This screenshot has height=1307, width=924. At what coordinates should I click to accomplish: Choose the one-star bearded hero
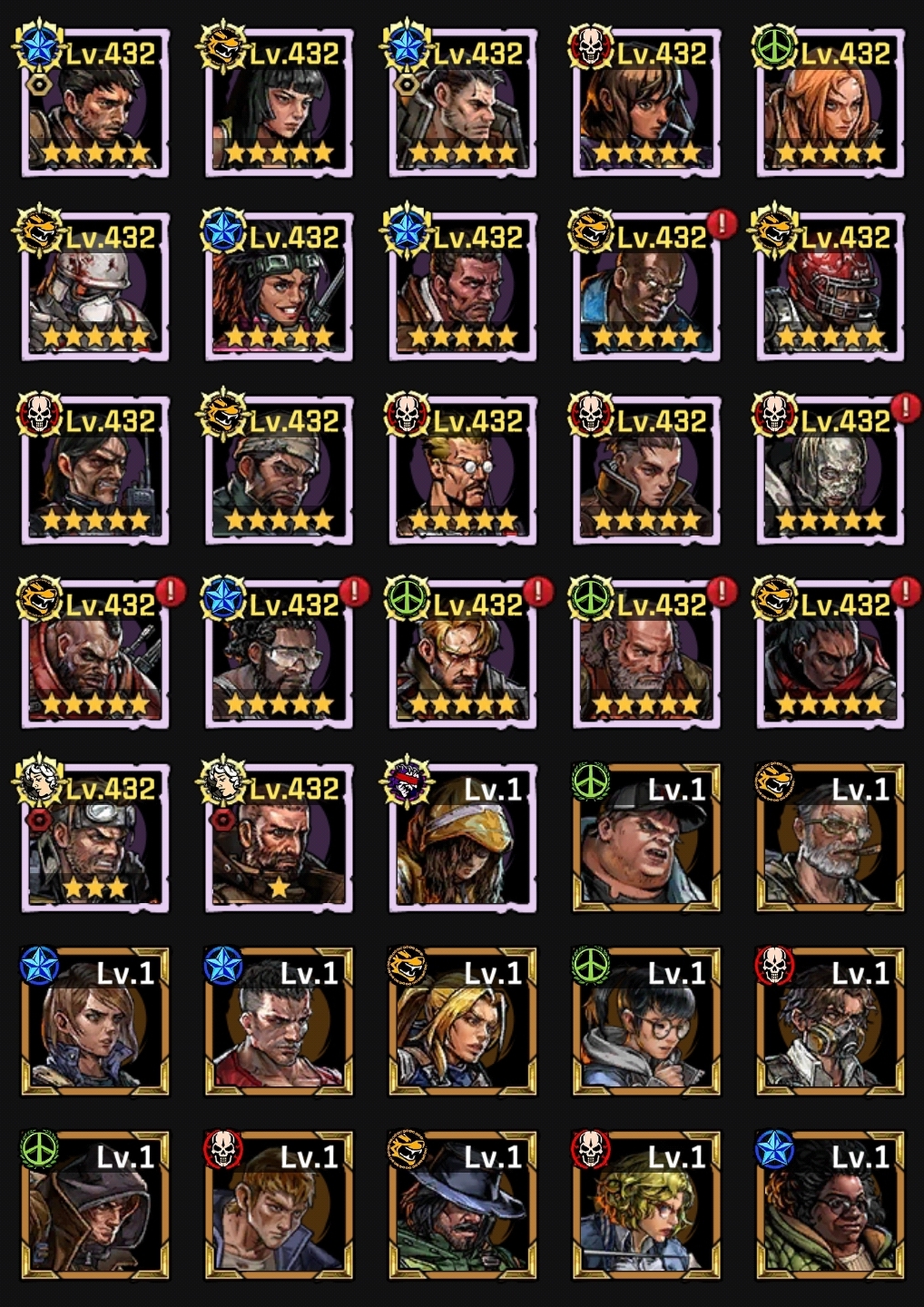coord(279,839)
